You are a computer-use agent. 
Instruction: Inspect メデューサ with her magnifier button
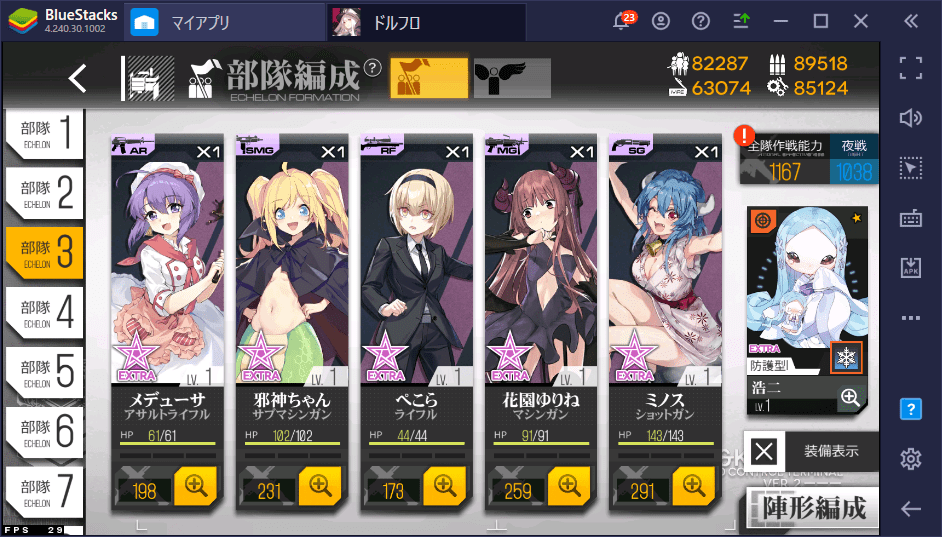point(195,486)
